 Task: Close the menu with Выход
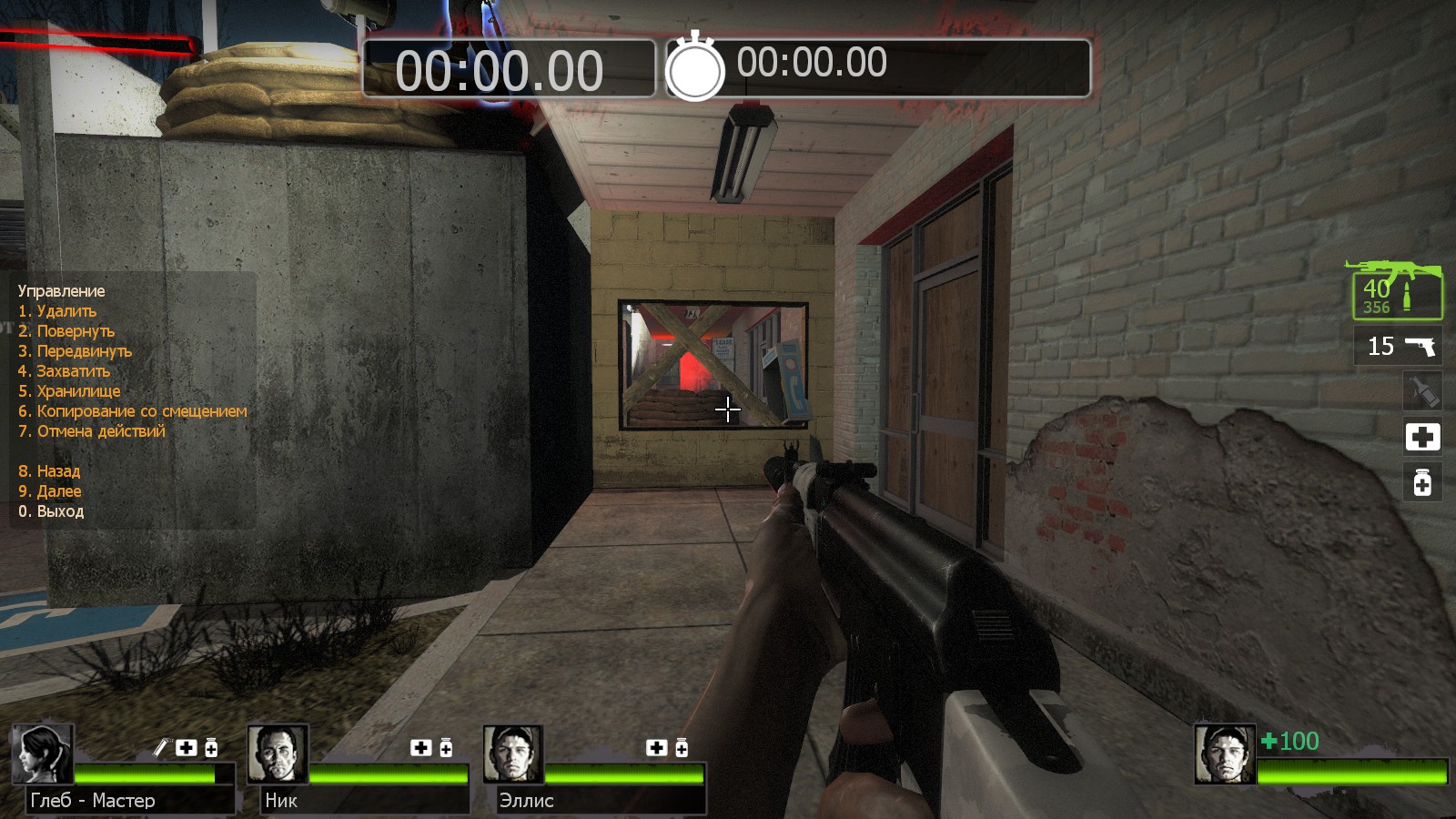pos(51,511)
